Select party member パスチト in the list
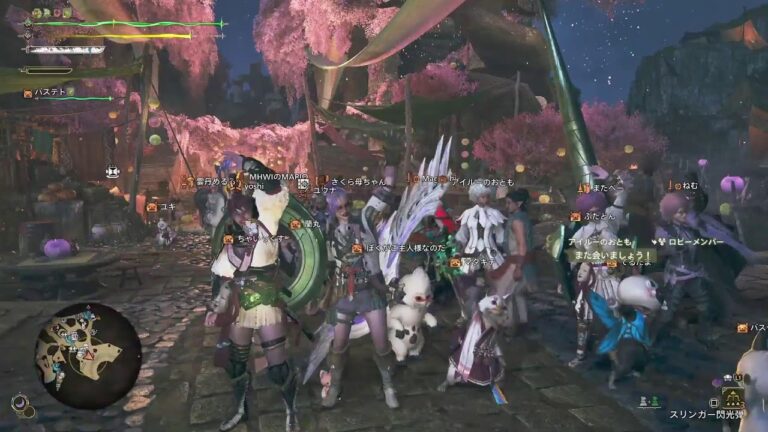 point(50,93)
